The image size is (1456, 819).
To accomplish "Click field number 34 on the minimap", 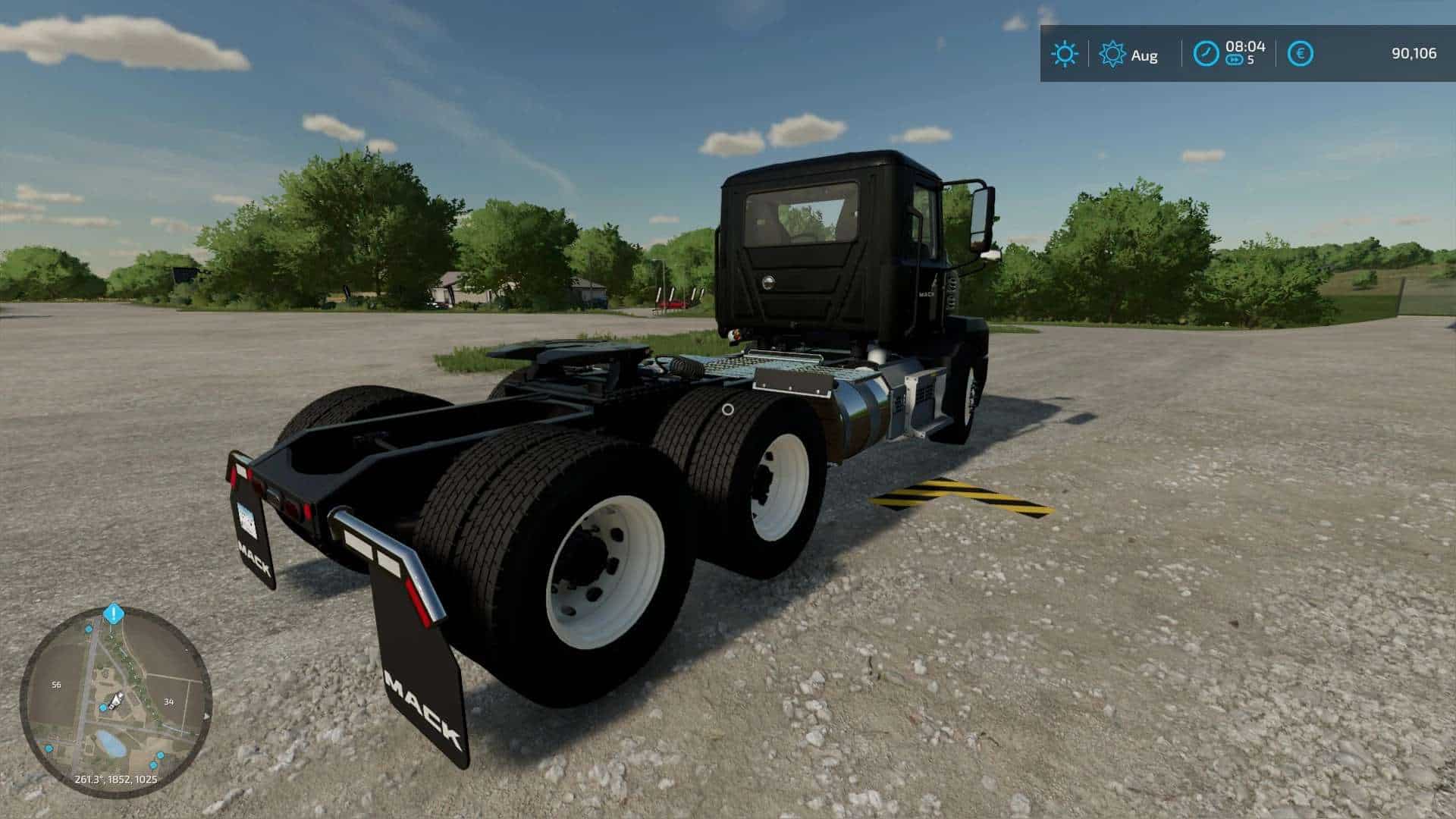I will point(168,701).
